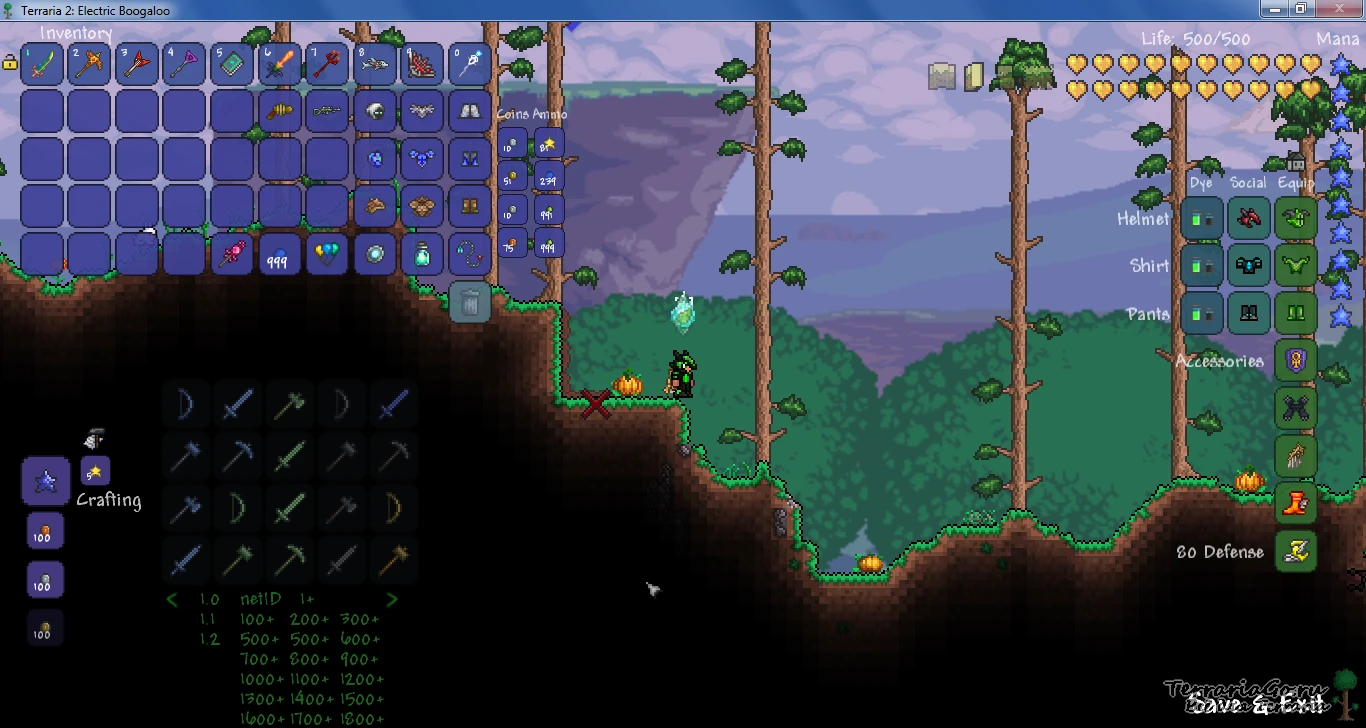This screenshot has height=728, width=1366.
Task: Toggle the inventory lock icon
Action: (x=12, y=63)
